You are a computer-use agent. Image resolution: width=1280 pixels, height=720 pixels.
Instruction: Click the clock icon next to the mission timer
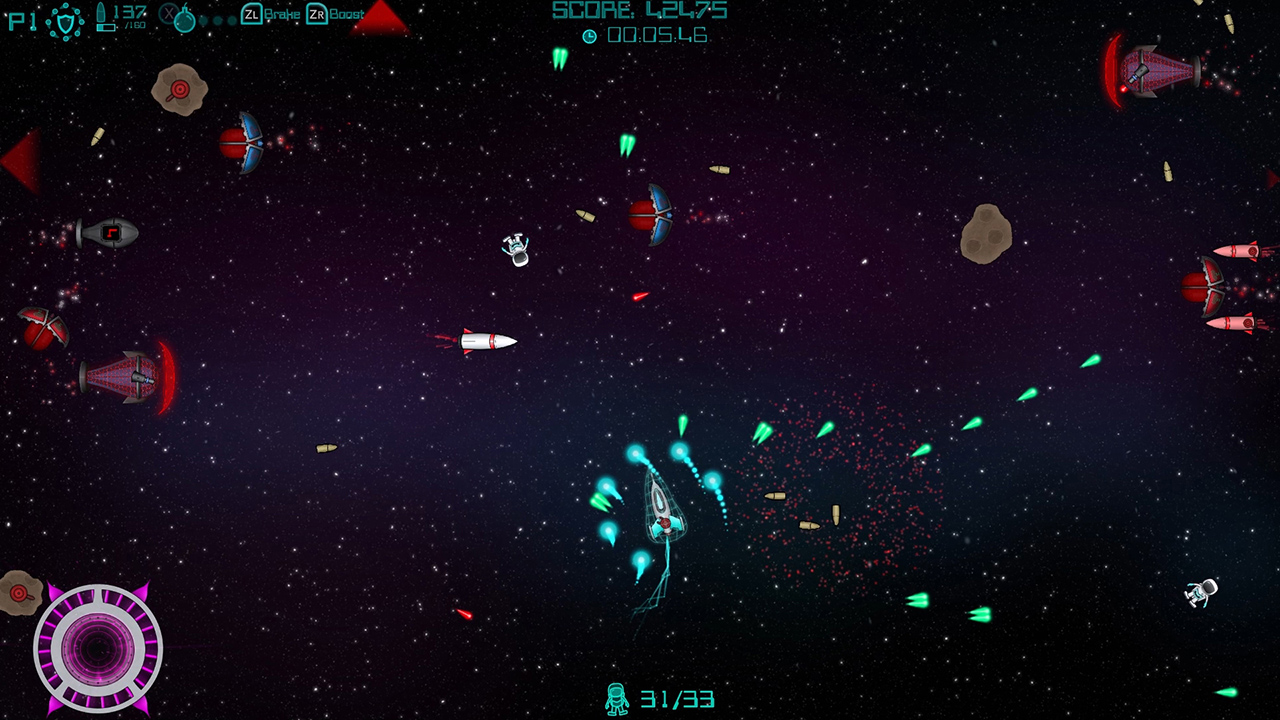pos(589,34)
